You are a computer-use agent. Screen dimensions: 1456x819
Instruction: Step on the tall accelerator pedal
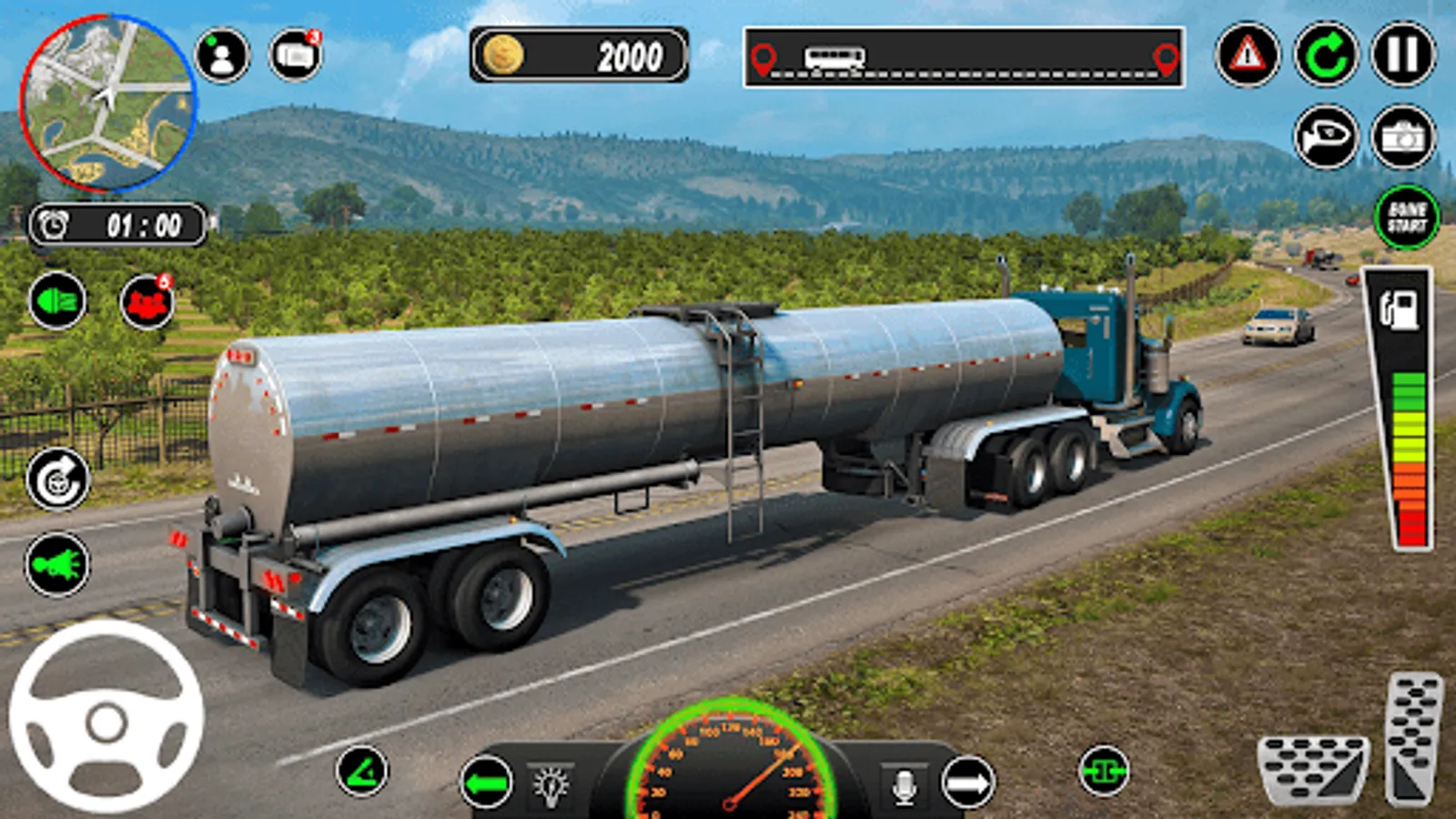click(1413, 739)
